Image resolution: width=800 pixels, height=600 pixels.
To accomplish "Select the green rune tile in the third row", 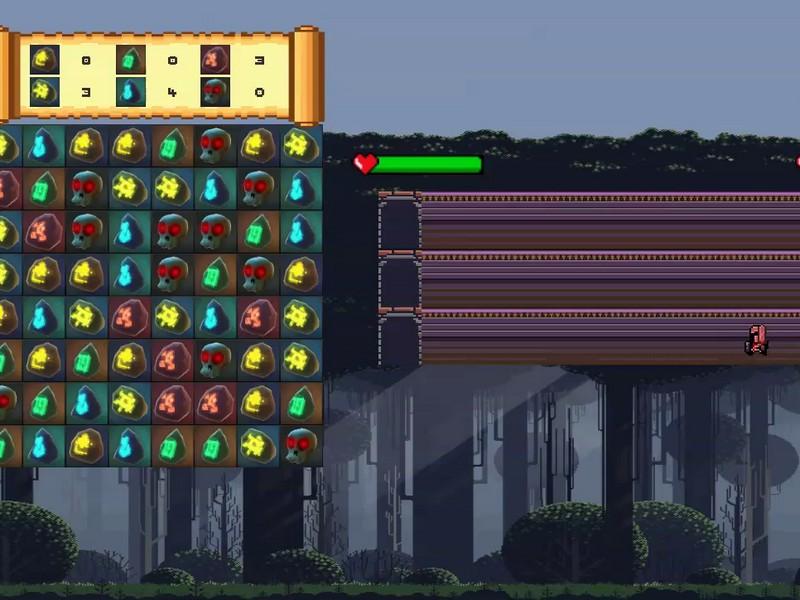I will coord(257,230).
